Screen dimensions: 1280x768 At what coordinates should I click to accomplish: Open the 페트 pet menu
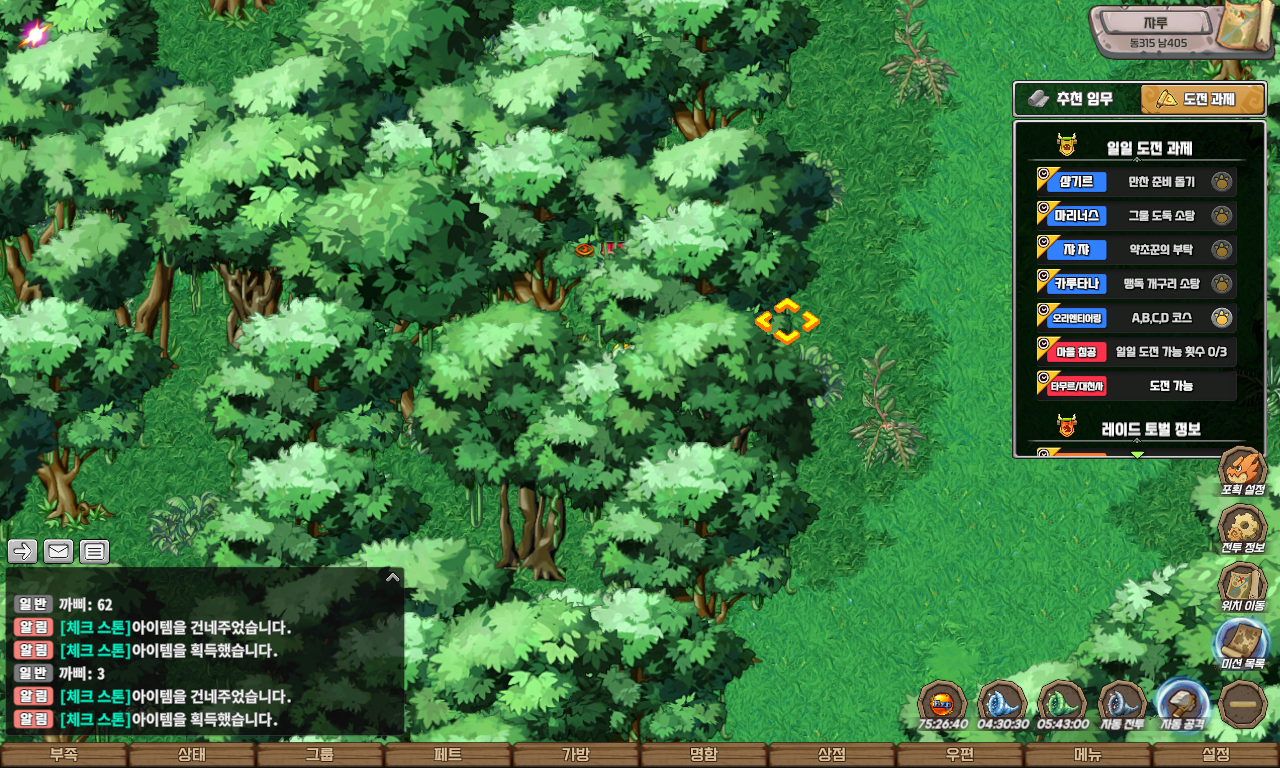click(447, 755)
